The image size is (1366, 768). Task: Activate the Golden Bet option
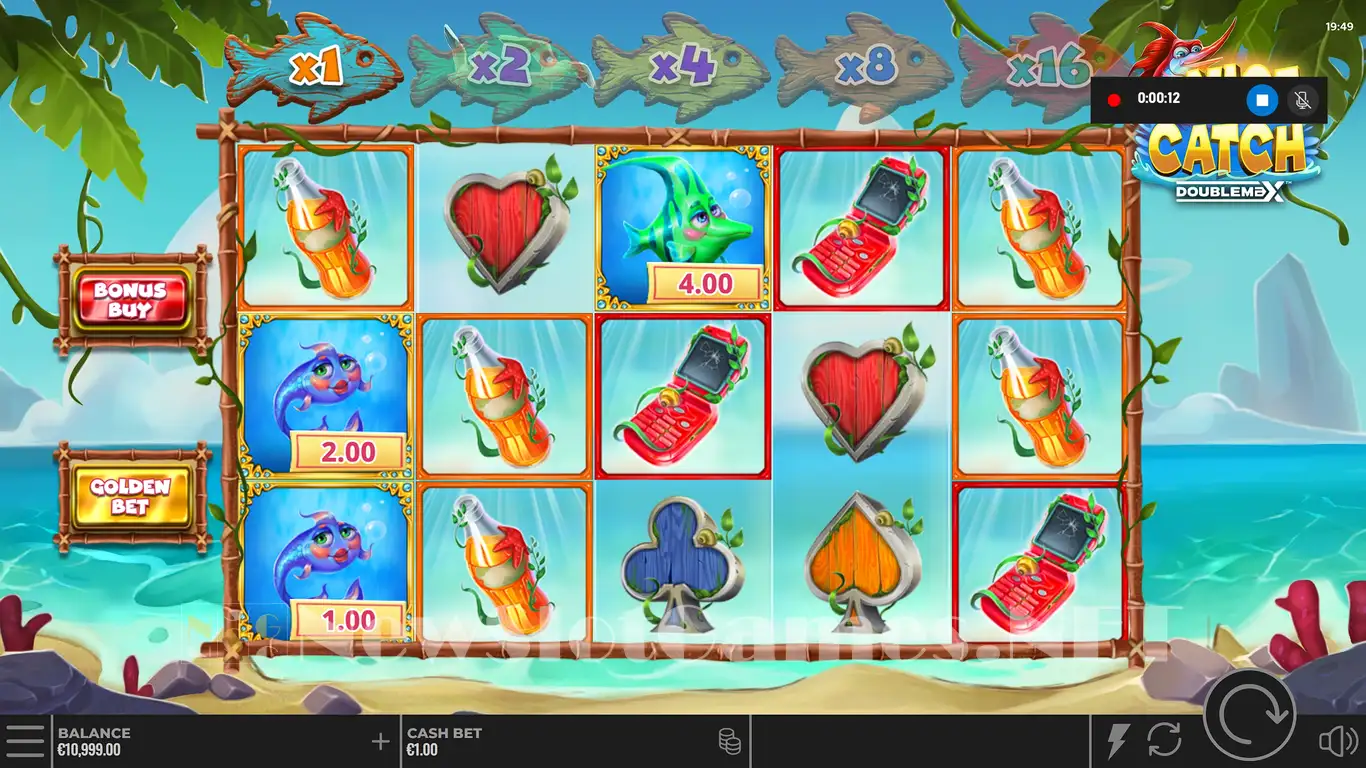[130, 496]
